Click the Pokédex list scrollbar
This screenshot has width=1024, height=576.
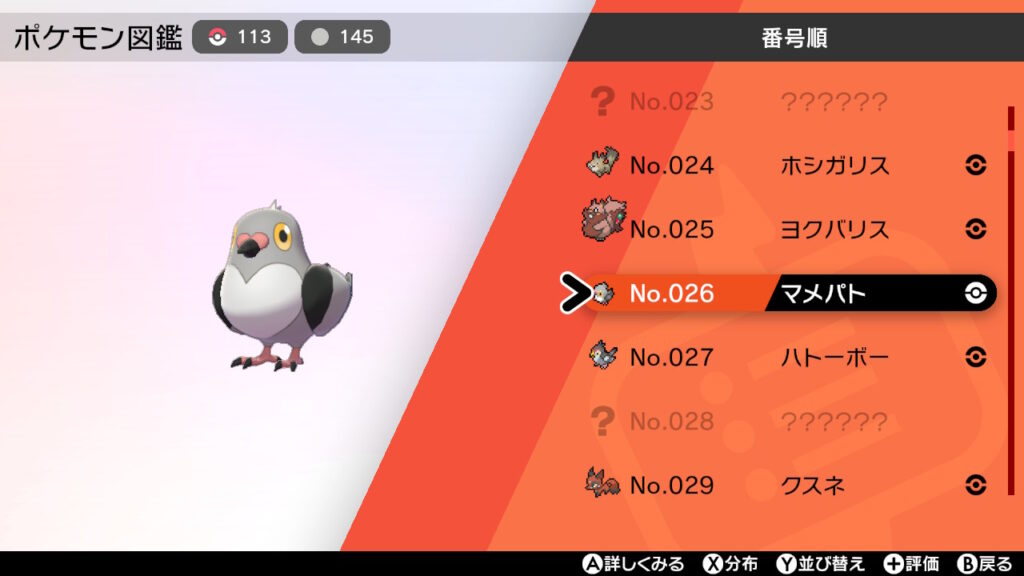(x=1011, y=300)
